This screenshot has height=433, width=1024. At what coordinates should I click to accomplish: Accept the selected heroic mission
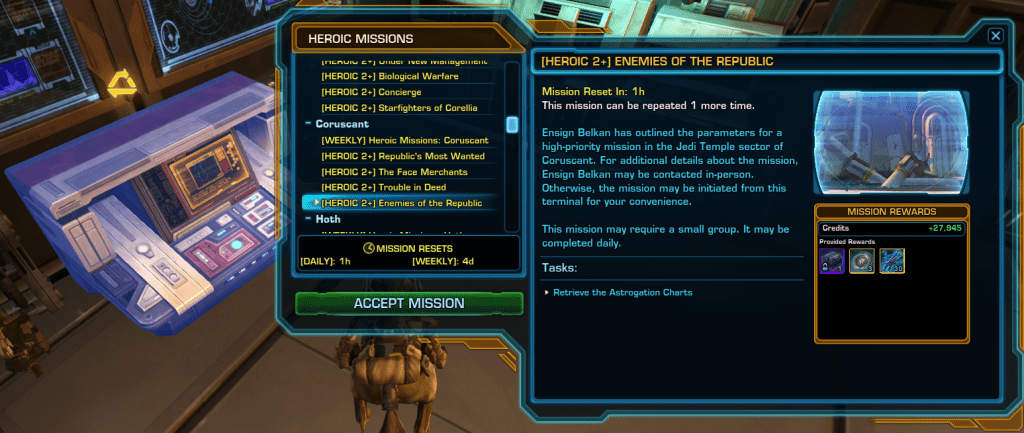click(408, 303)
